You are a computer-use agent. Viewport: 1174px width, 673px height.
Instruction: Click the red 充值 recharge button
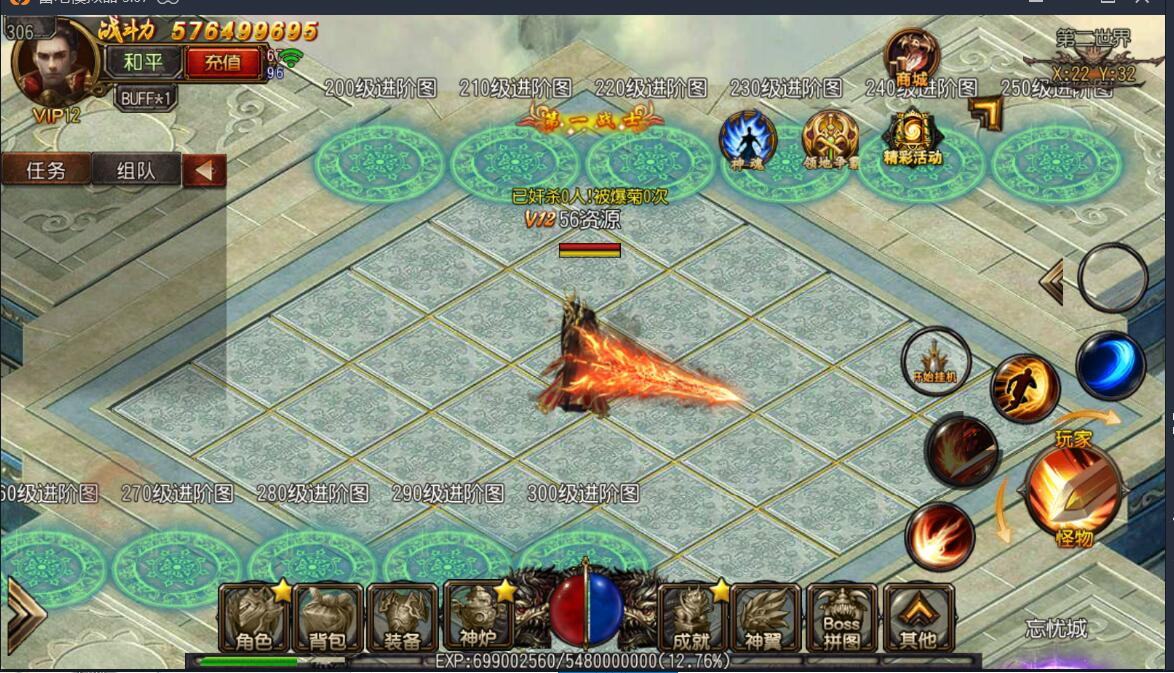[223, 62]
